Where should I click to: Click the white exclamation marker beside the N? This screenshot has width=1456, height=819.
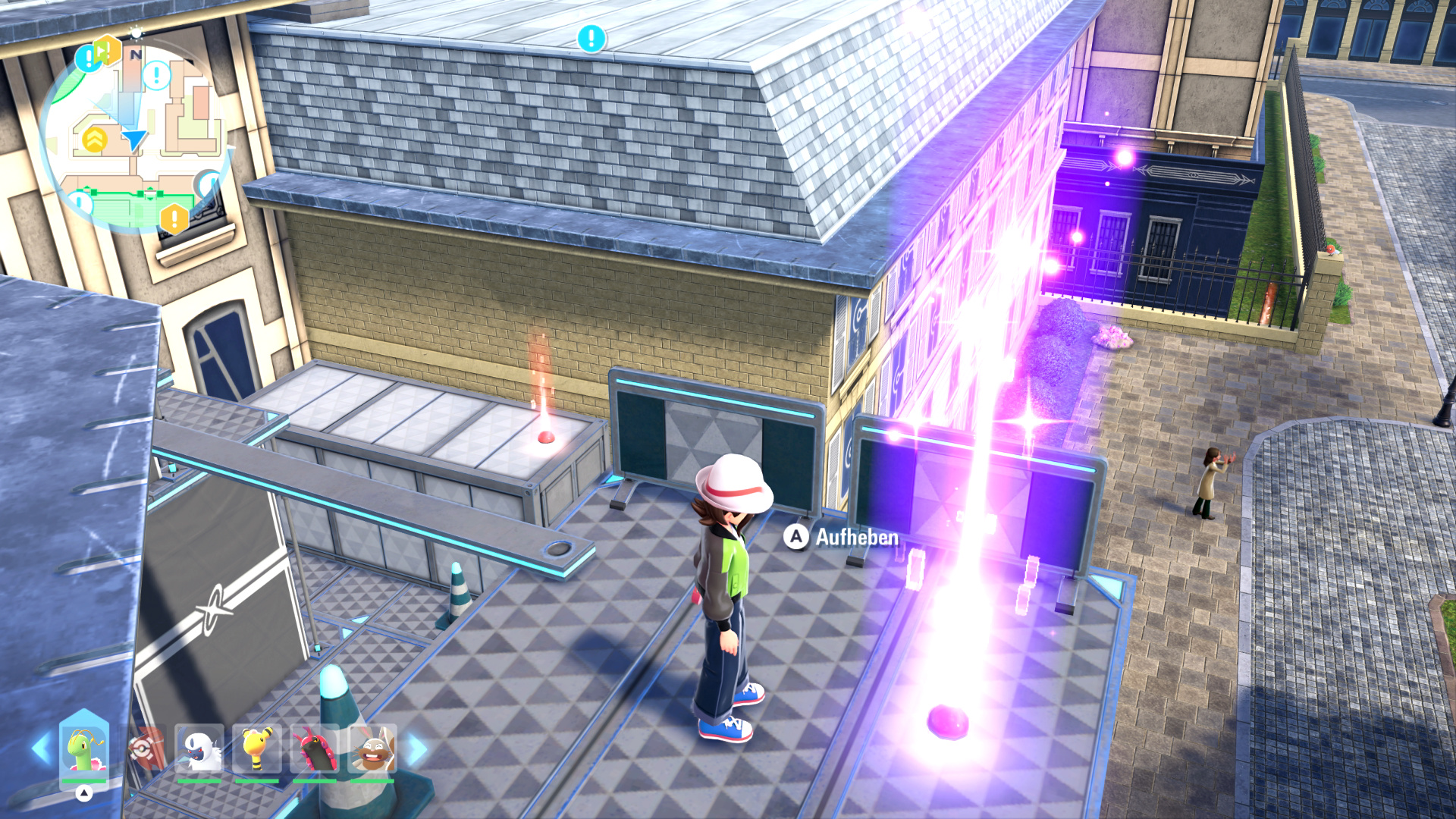pos(157,75)
